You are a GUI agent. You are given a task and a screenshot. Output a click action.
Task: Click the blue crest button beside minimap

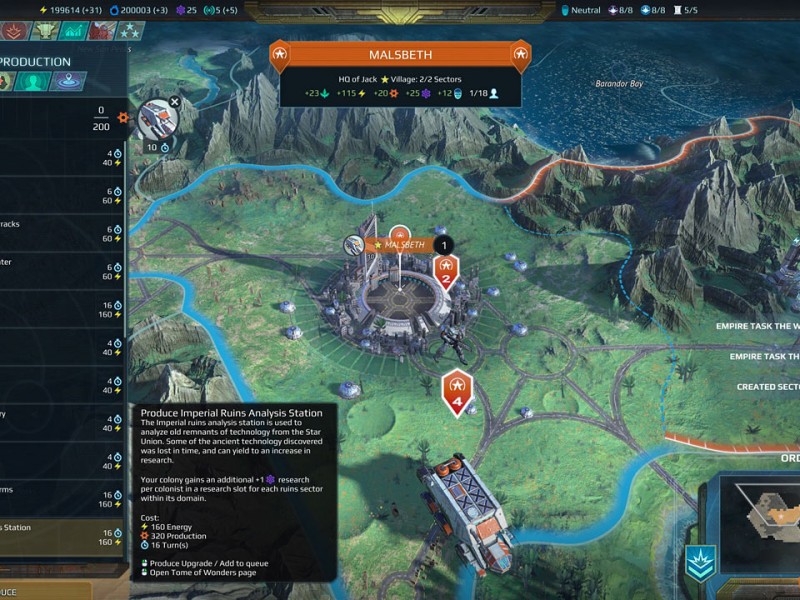699,562
